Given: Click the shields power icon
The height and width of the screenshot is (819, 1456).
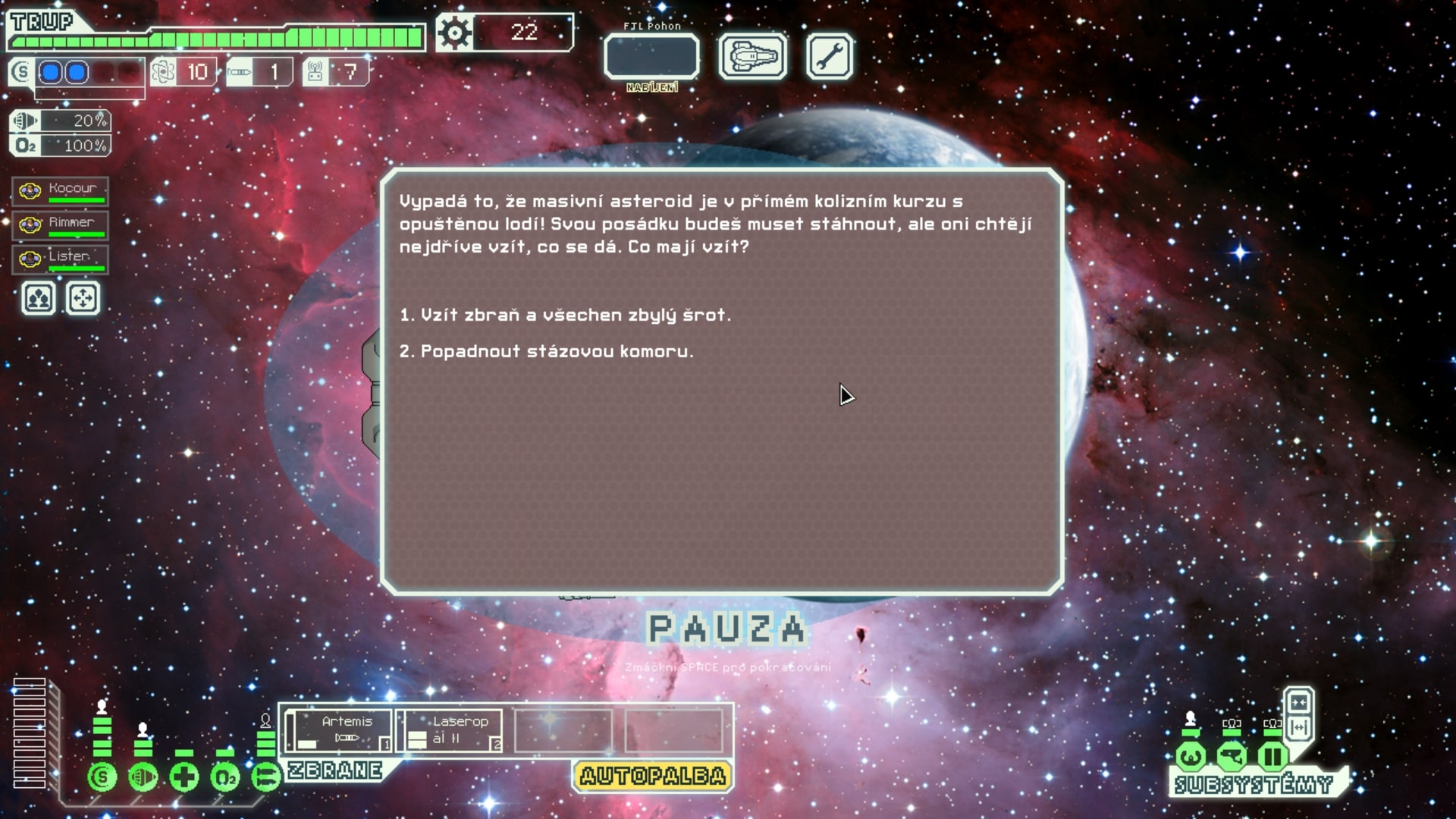Looking at the screenshot, I should click(x=102, y=777).
